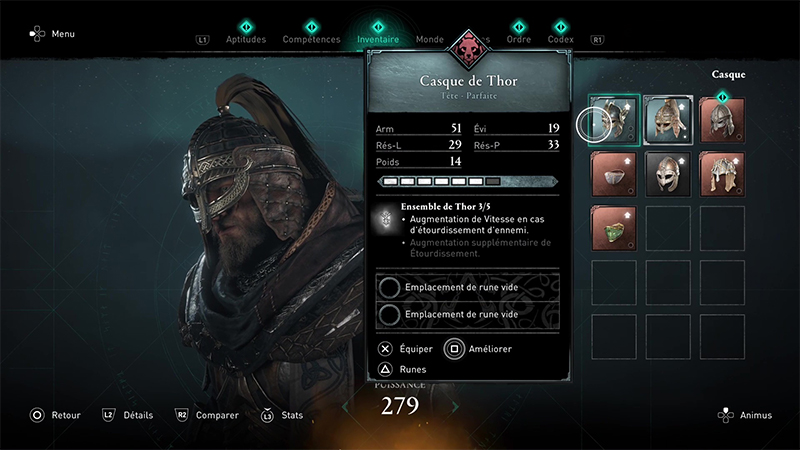Switch to the Aptitudes tab
This screenshot has width=800, height=450.
coord(246,40)
